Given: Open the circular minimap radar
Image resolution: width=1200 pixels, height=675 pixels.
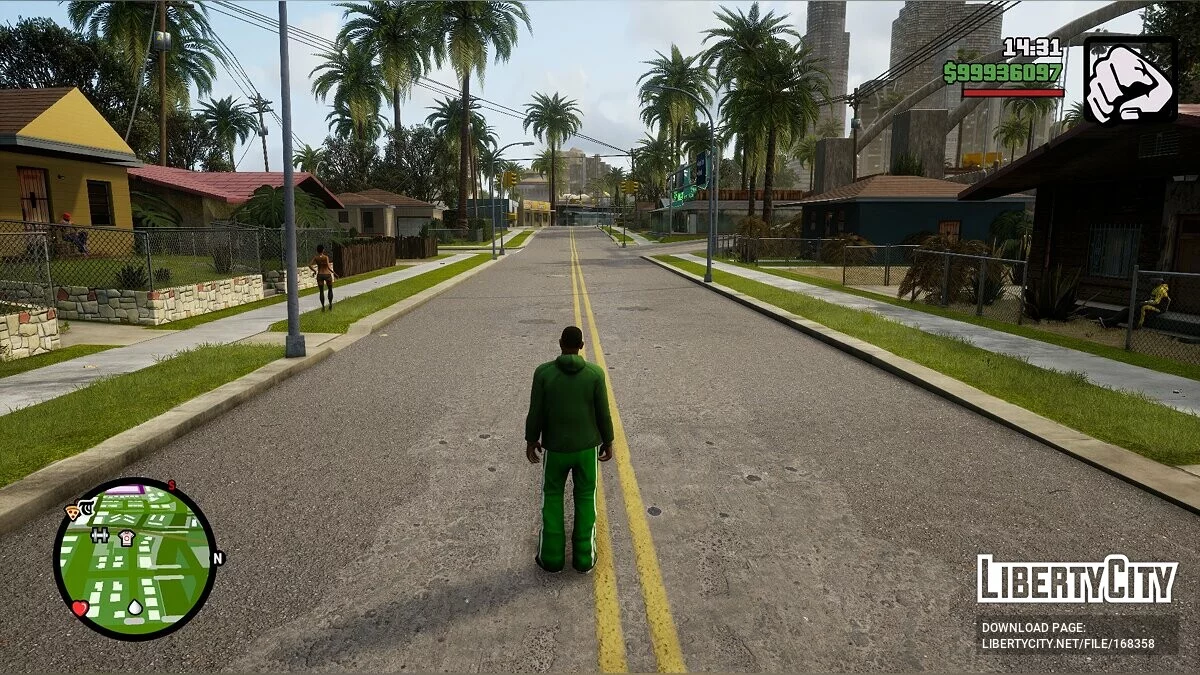Looking at the screenshot, I should pos(134,558).
